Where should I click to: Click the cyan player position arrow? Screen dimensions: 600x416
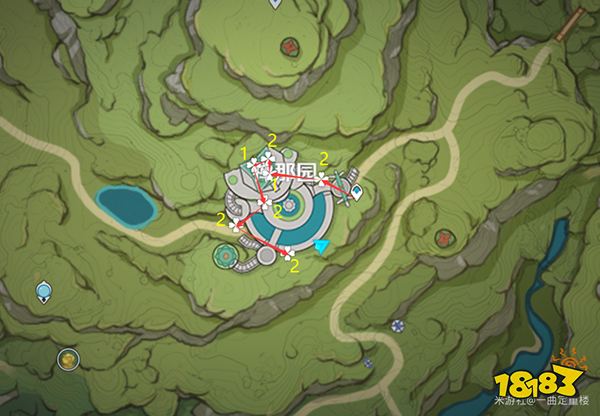pos(321,246)
